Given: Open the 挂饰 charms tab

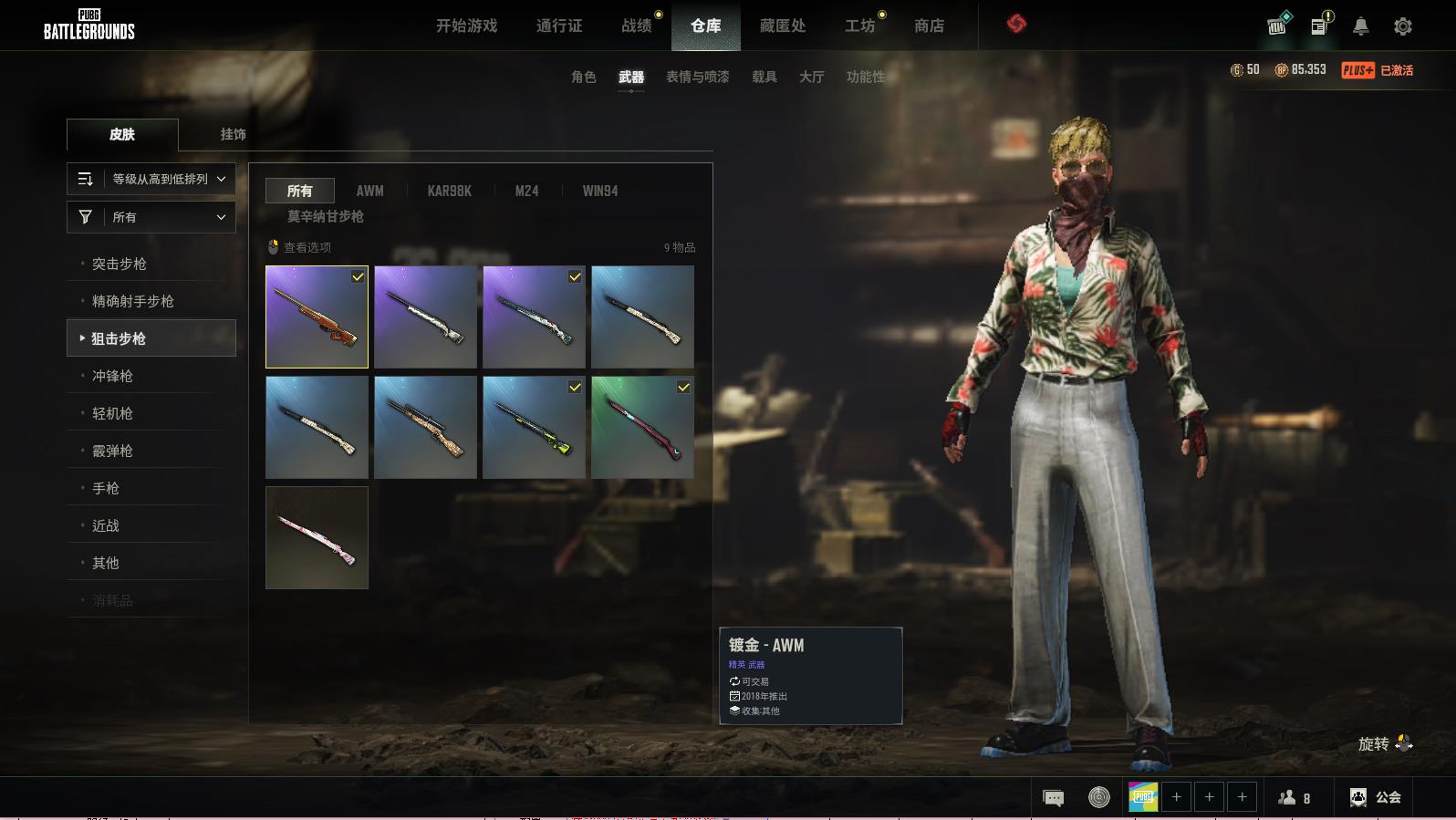Looking at the screenshot, I should click(x=233, y=134).
